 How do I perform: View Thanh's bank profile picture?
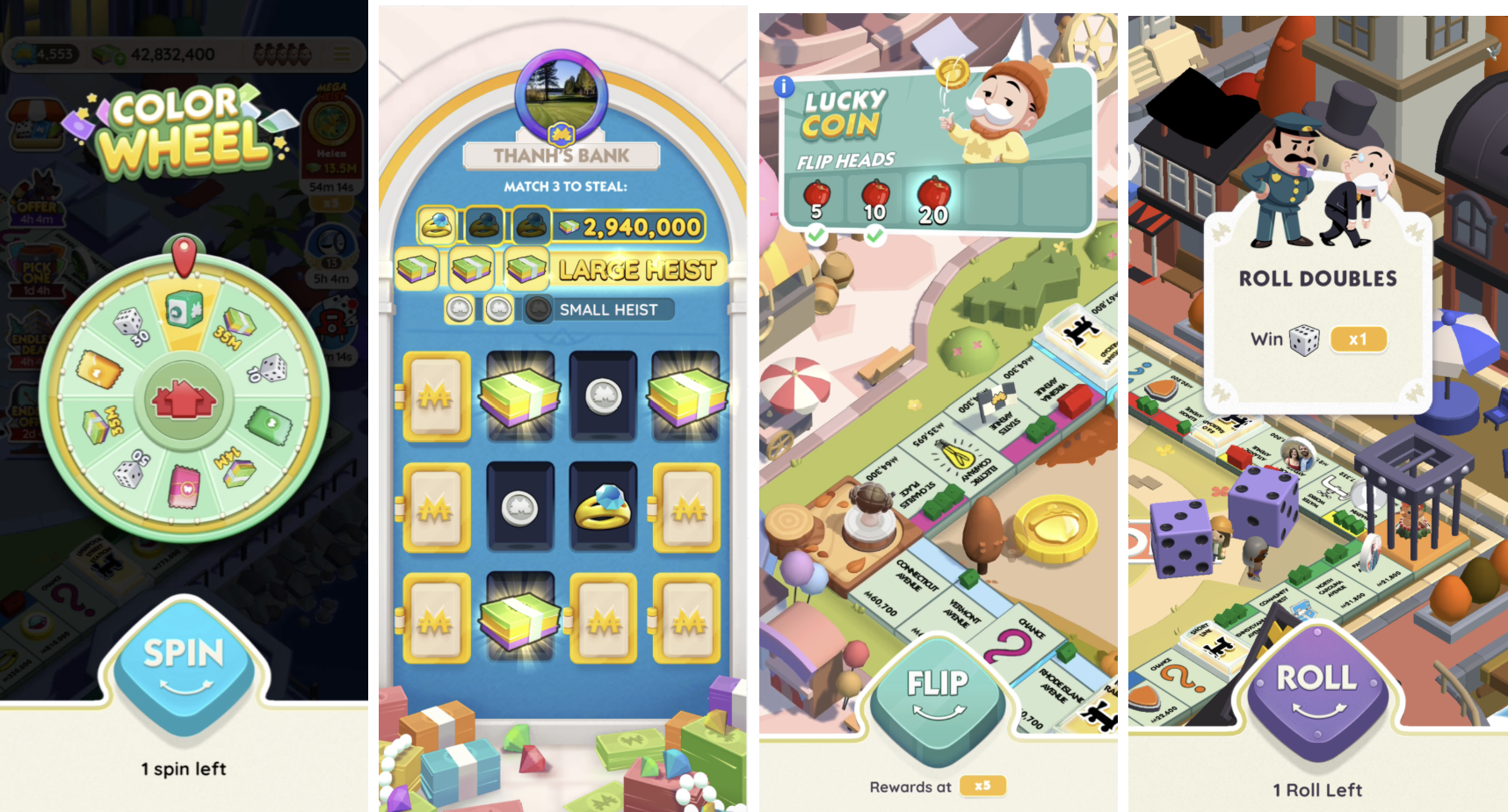[x=562, y=97]
